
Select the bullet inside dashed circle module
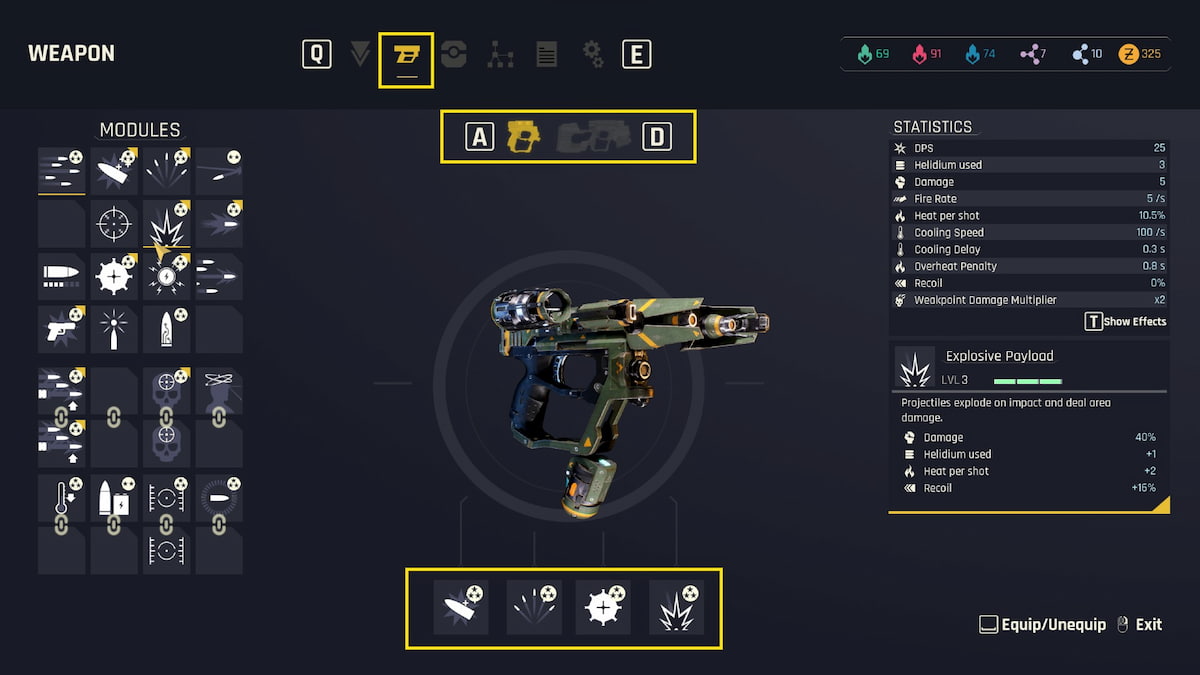(x=218, y=498)
